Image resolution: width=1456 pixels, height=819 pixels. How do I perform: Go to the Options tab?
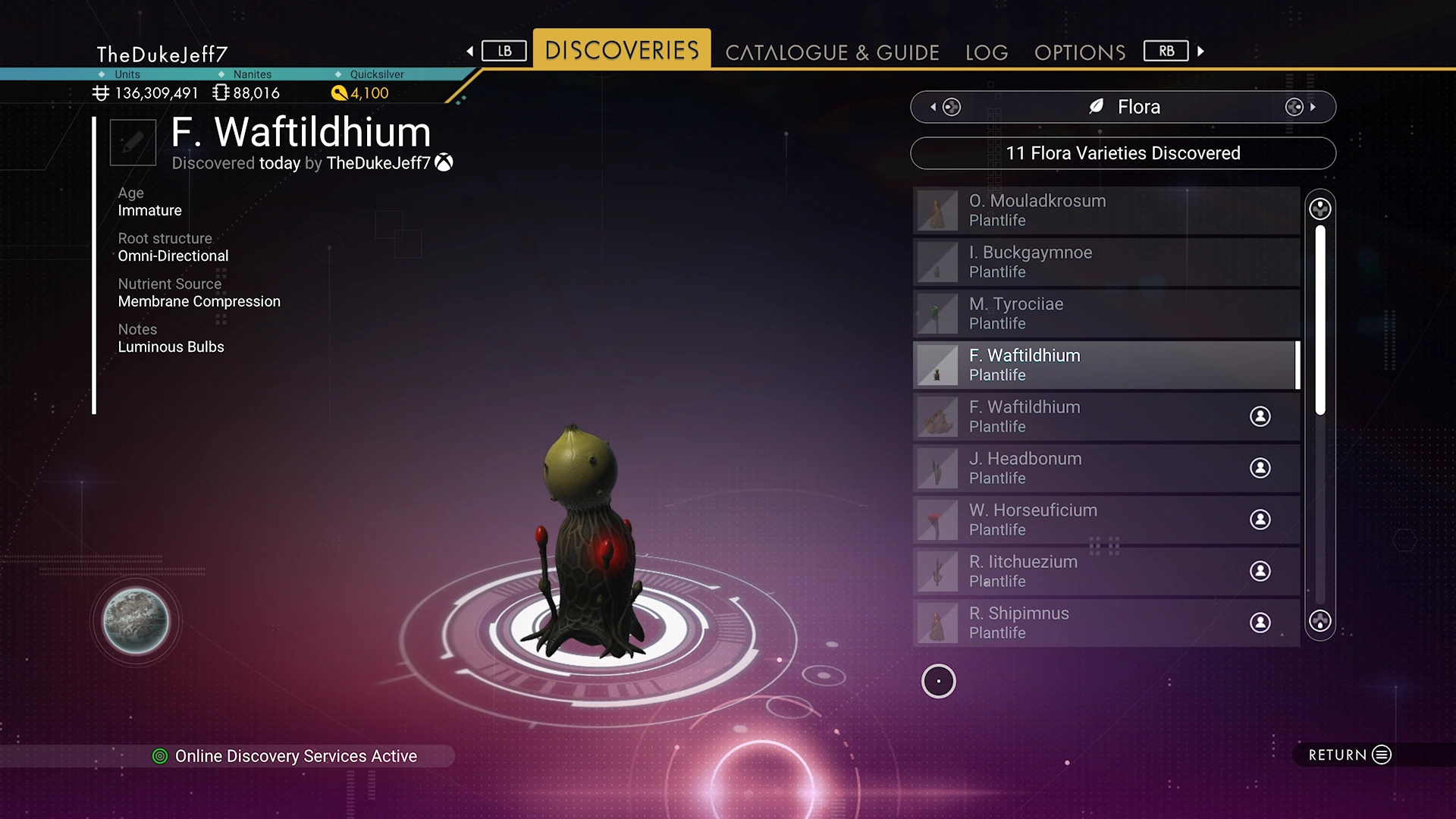(1080, 52)
